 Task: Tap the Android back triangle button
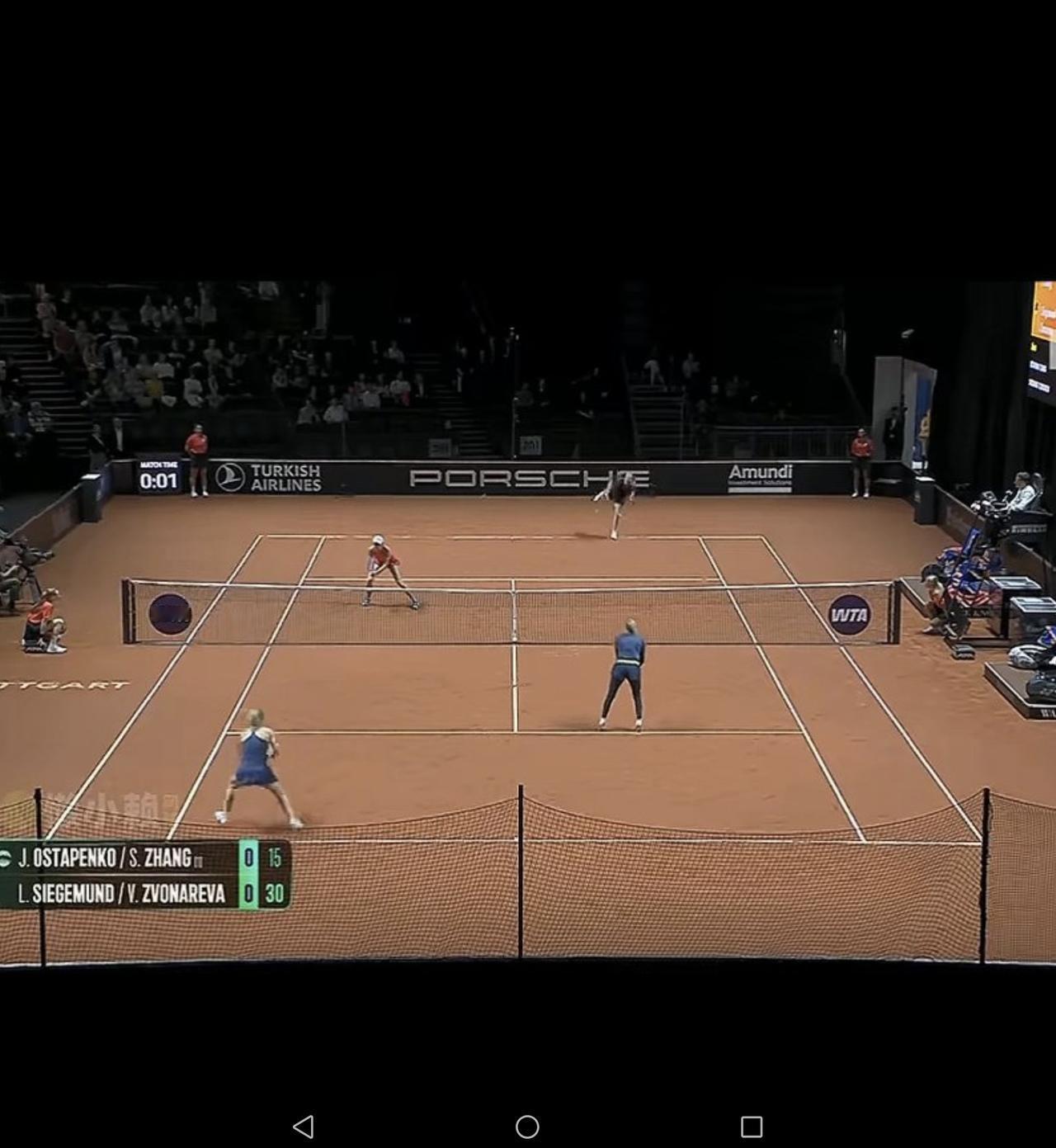pyautogui.click(x=304, y=1127)
